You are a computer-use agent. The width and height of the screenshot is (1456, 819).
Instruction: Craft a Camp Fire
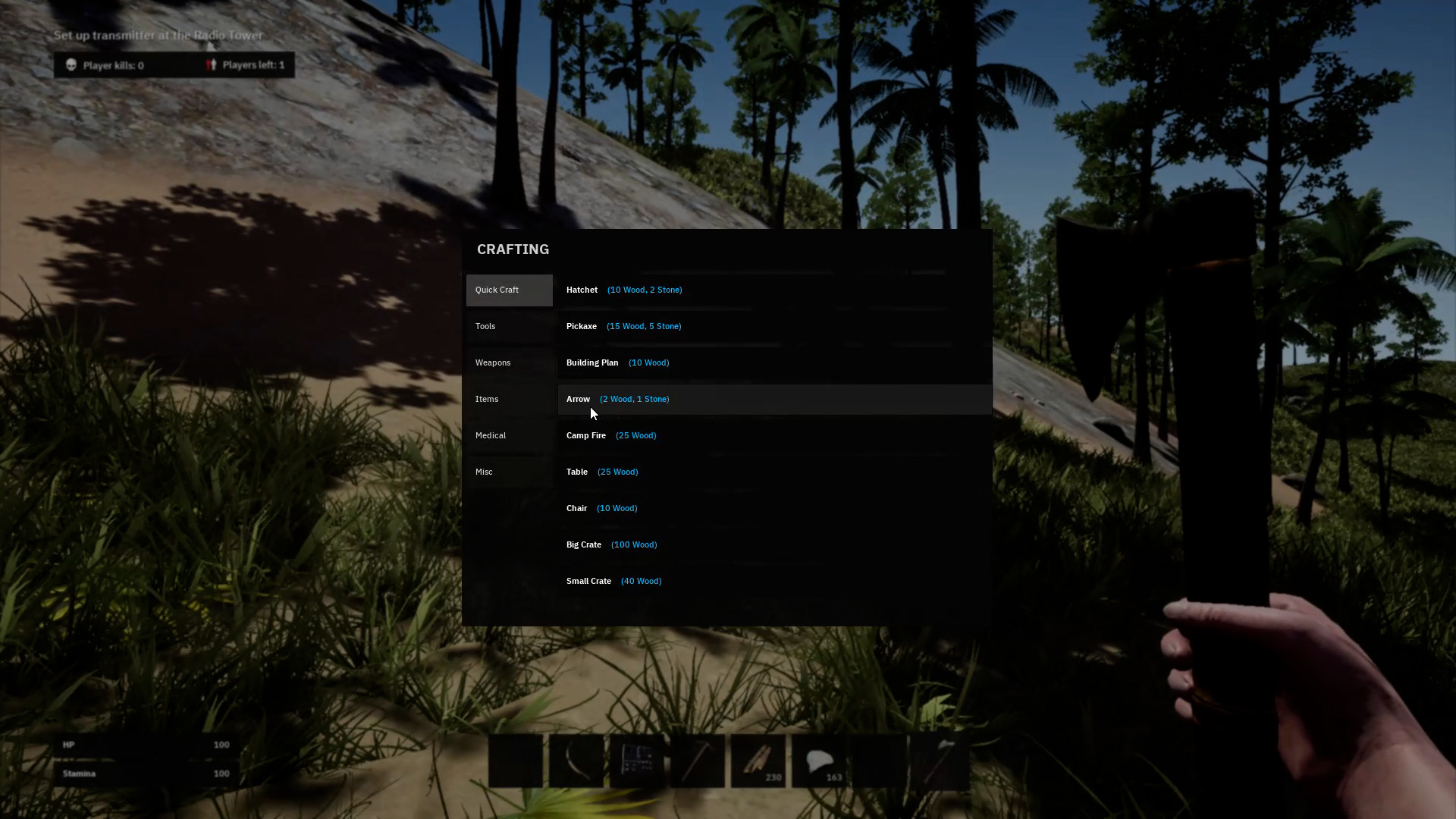[611, 435]
